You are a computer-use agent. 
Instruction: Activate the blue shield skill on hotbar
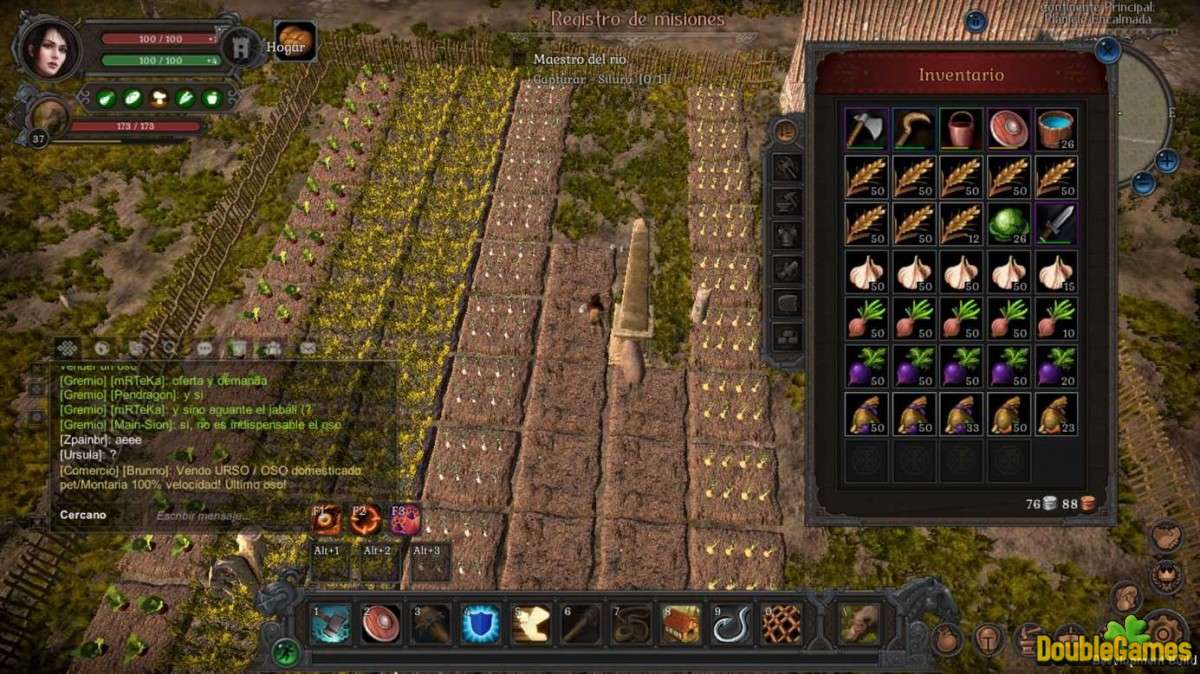click(x=481, y=623)
